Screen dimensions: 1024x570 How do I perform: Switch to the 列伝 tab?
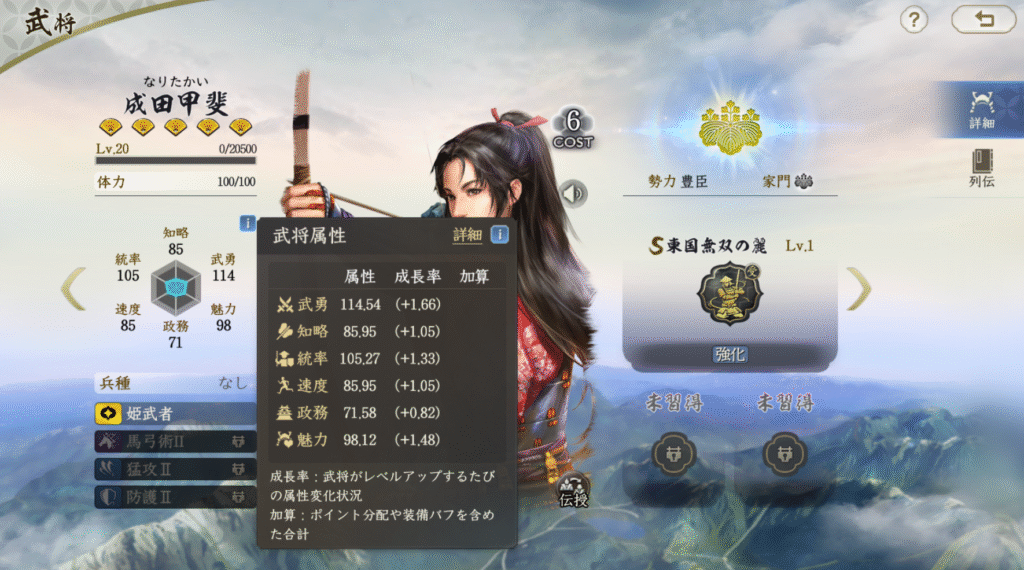click(981, 168)
